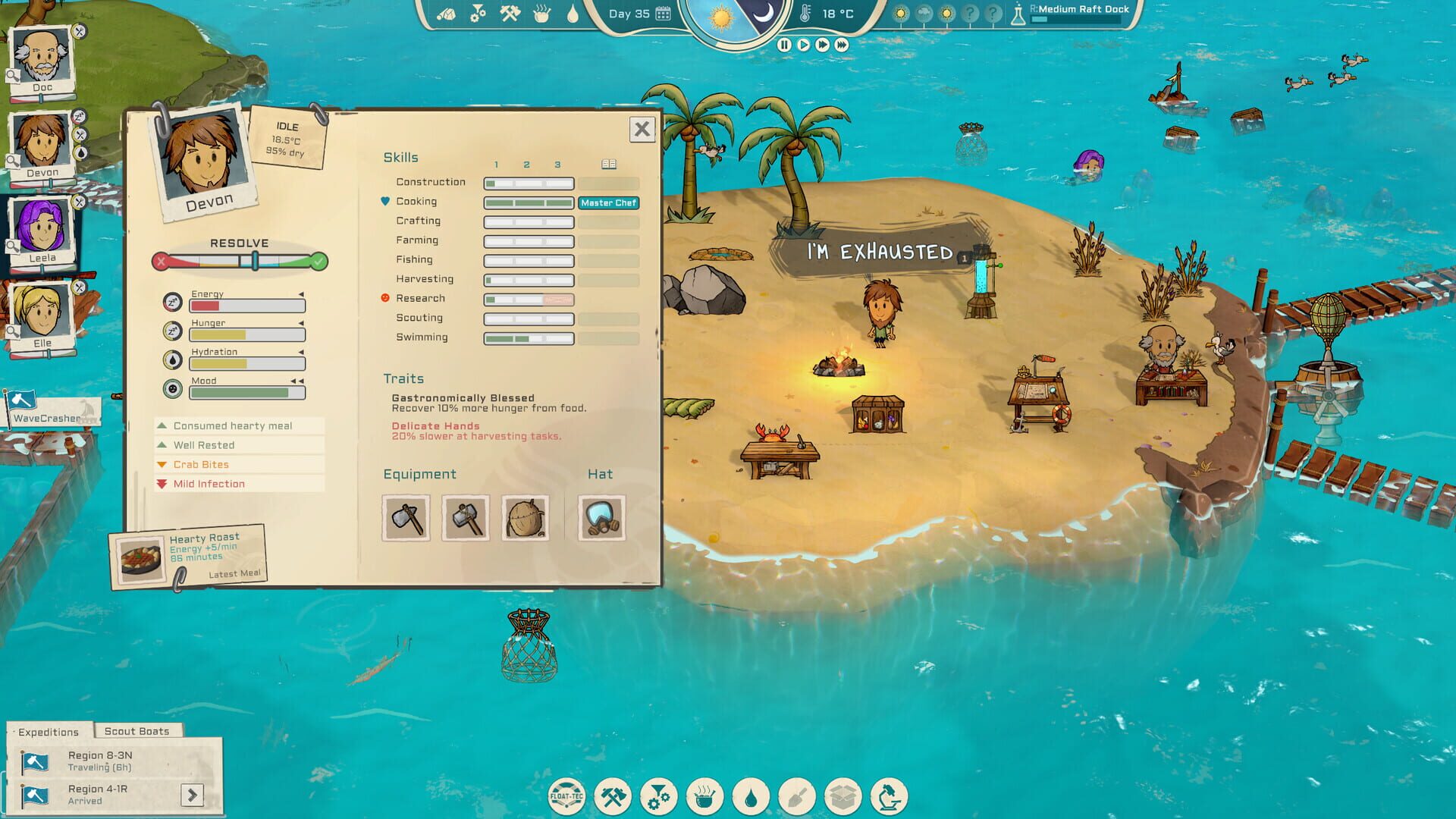Open the Day 35 calendar
The image size is (1456, 819).
(x=664, y=13)
